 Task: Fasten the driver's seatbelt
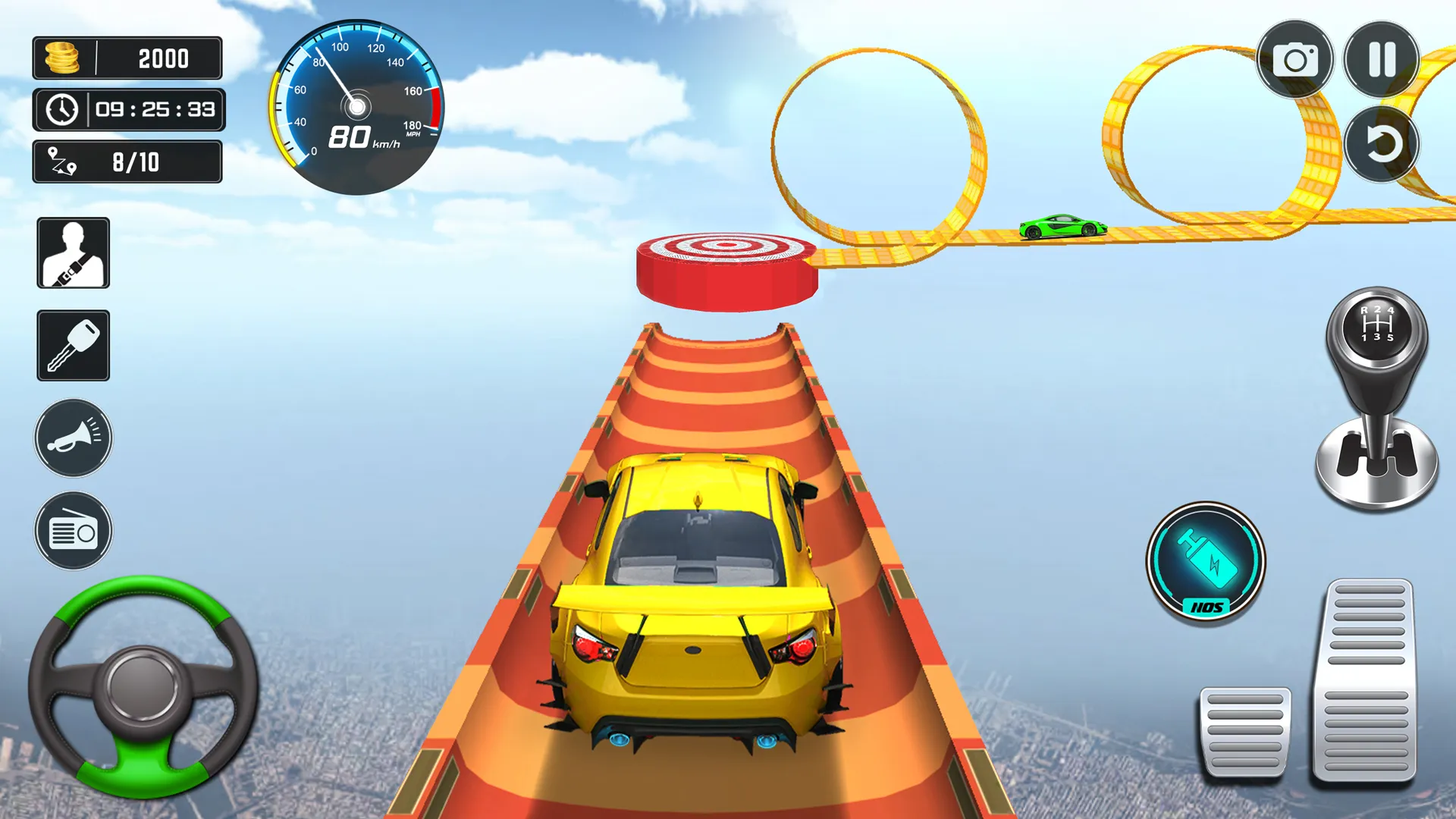[73, 253]
